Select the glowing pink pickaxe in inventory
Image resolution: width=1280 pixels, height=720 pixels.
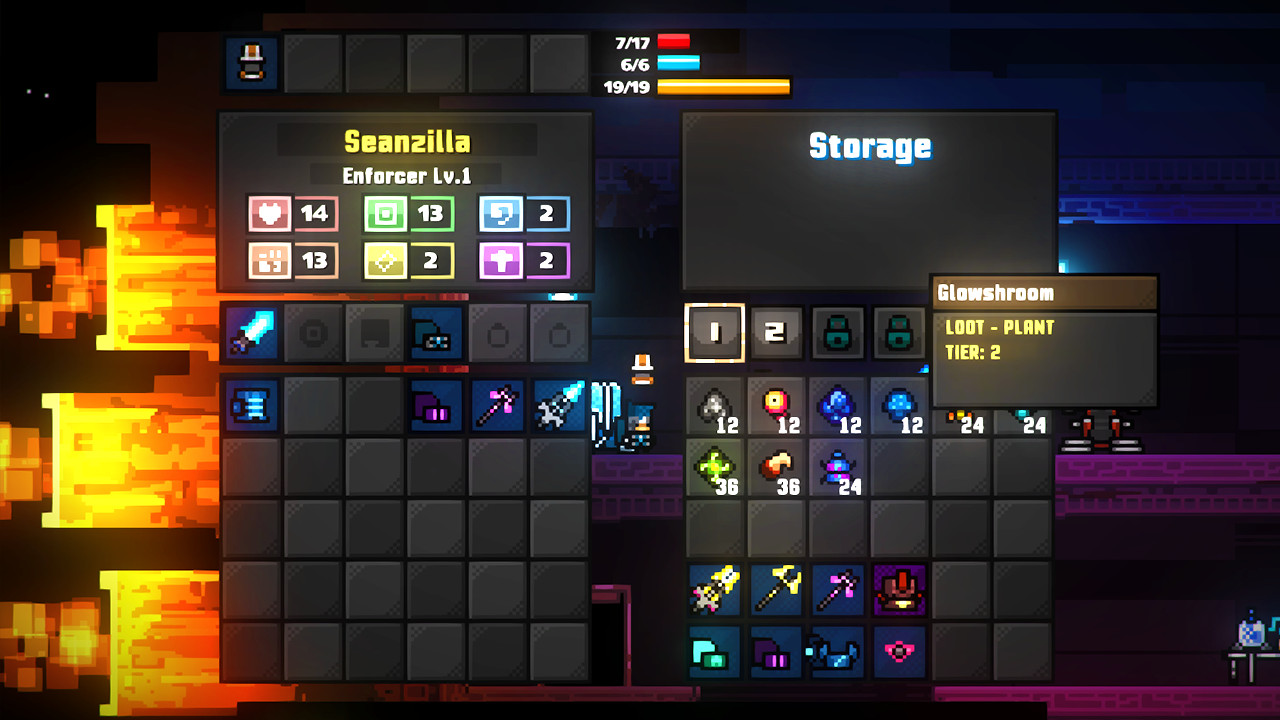coord(498,405)
